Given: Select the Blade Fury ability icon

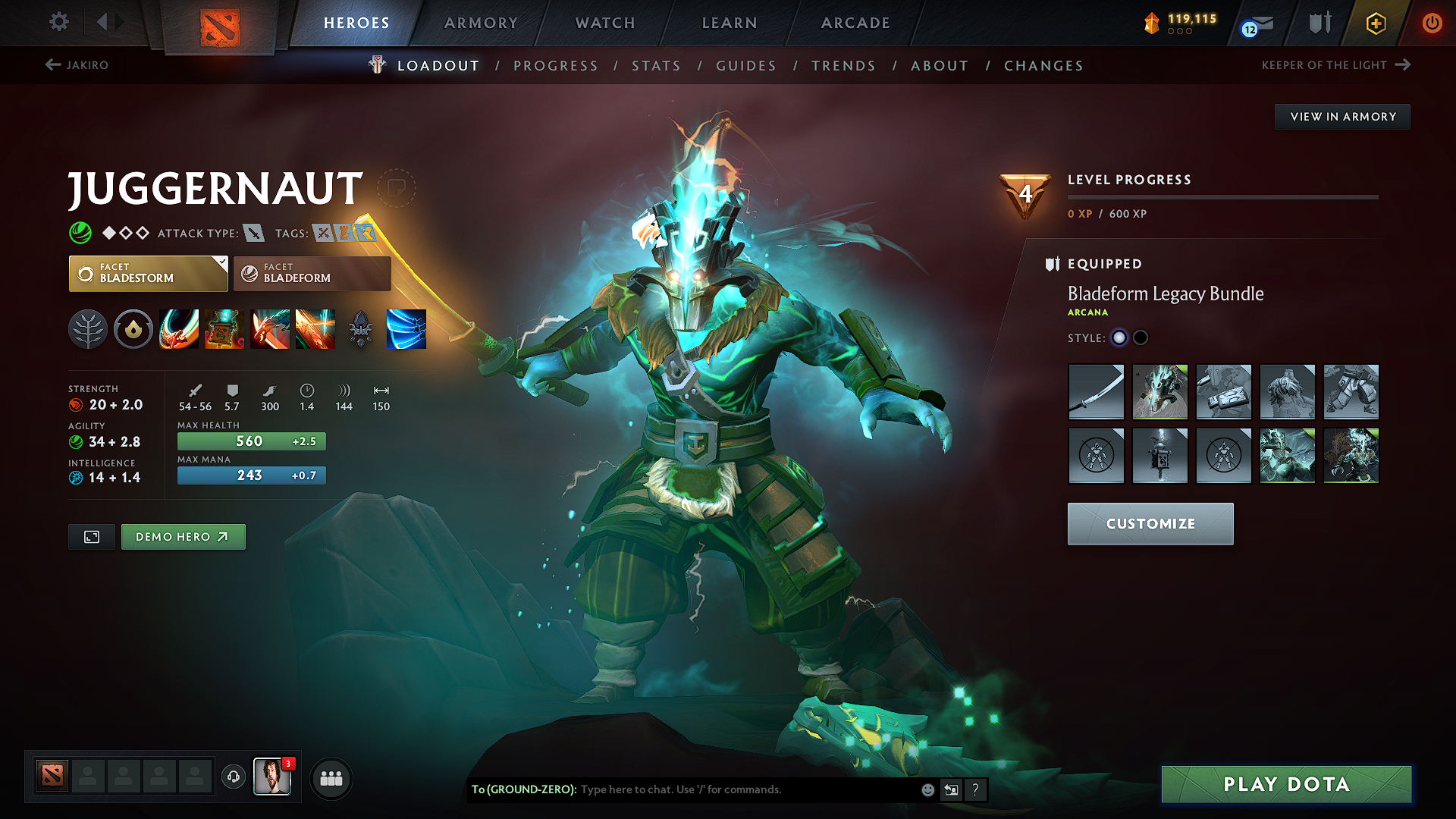Looking at the screenshot, I should click(x=179, y=329).
